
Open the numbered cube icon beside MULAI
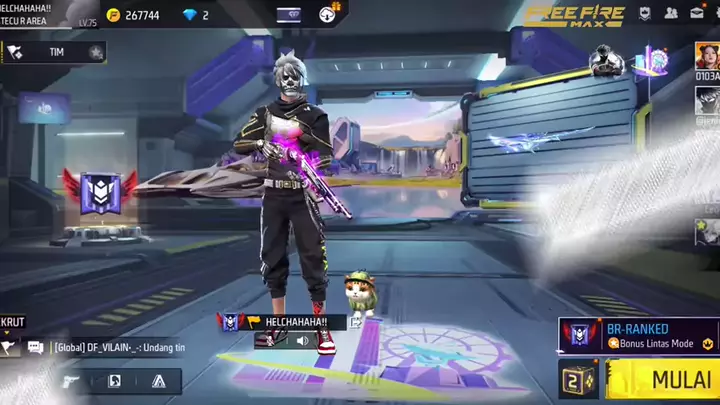coord(578,381)
